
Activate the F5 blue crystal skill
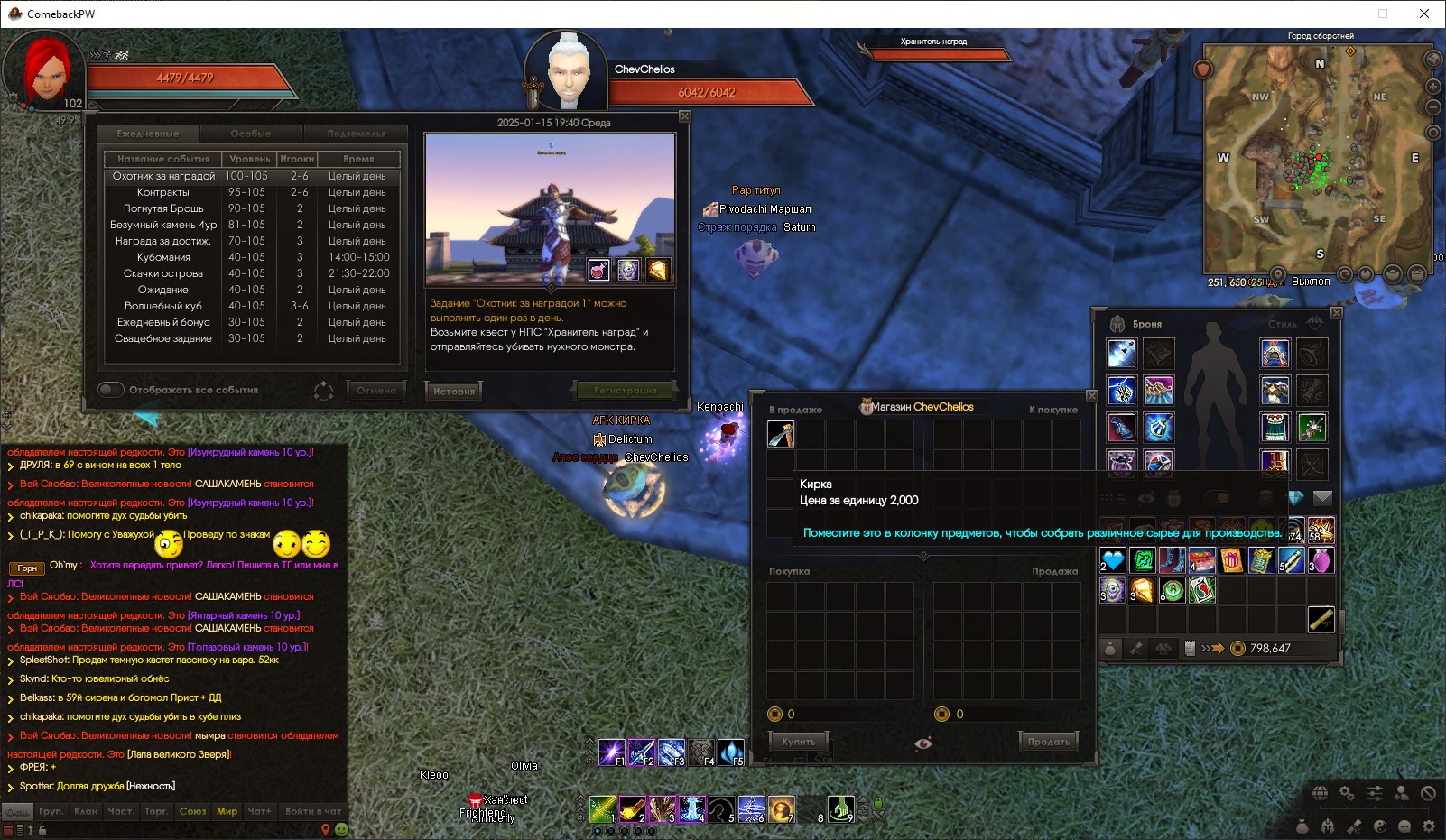tap(730, 752)
